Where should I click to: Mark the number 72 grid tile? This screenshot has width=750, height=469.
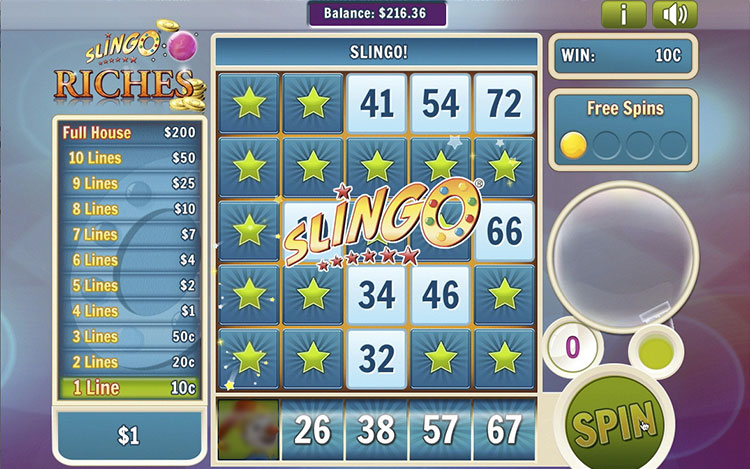click(504, 103)
